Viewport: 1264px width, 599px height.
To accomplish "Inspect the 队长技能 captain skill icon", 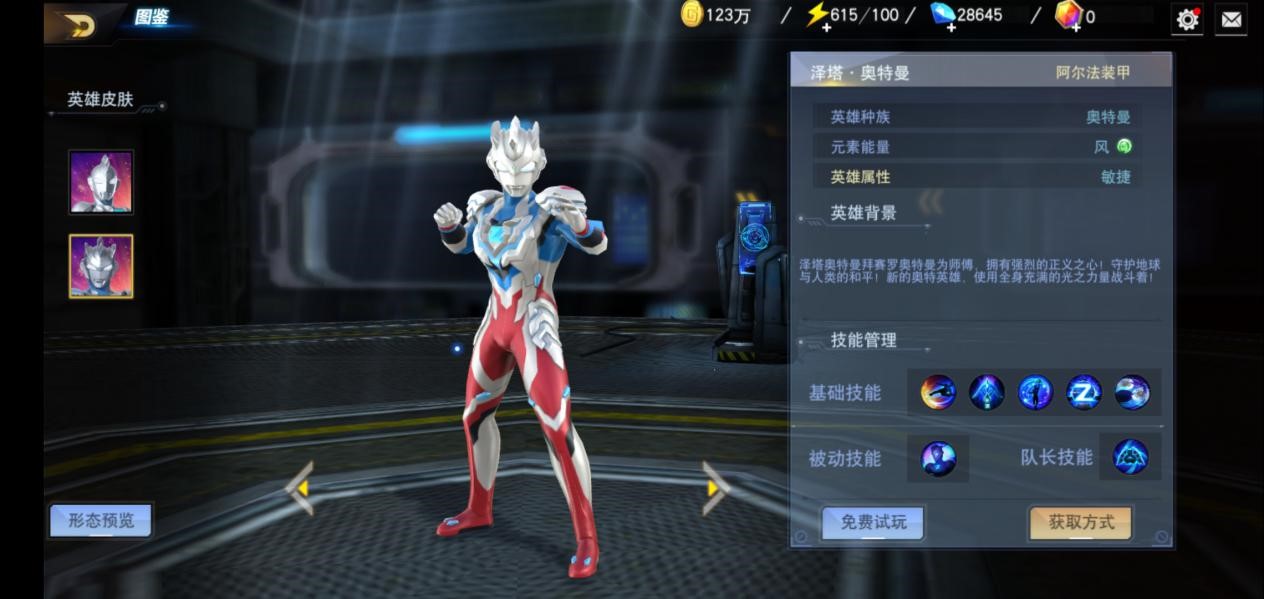I will coord(1131,457).
